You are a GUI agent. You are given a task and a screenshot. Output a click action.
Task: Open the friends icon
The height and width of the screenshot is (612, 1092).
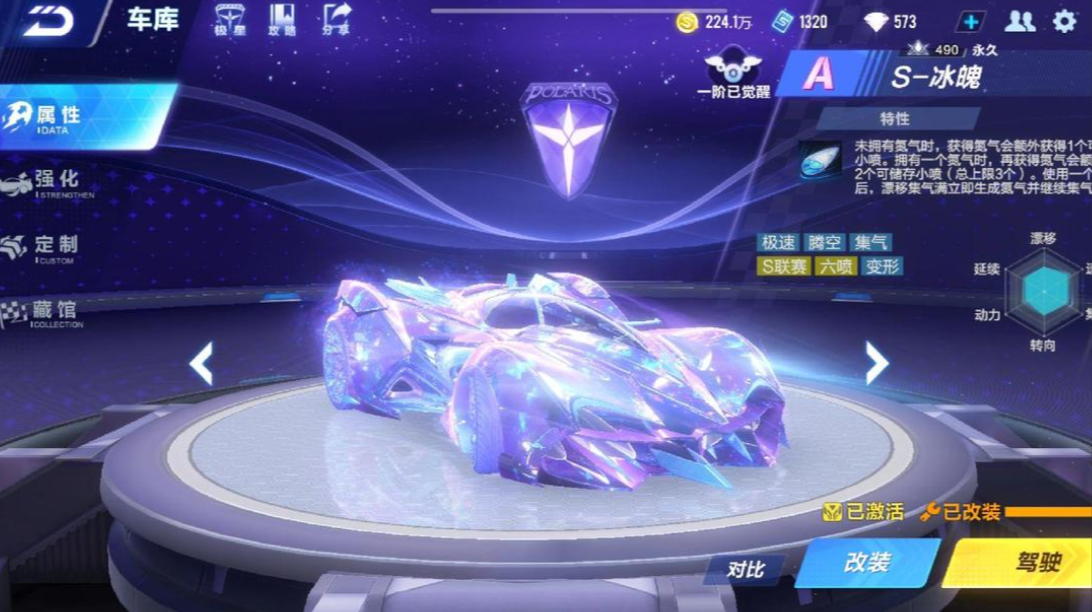click(1019, 21)
